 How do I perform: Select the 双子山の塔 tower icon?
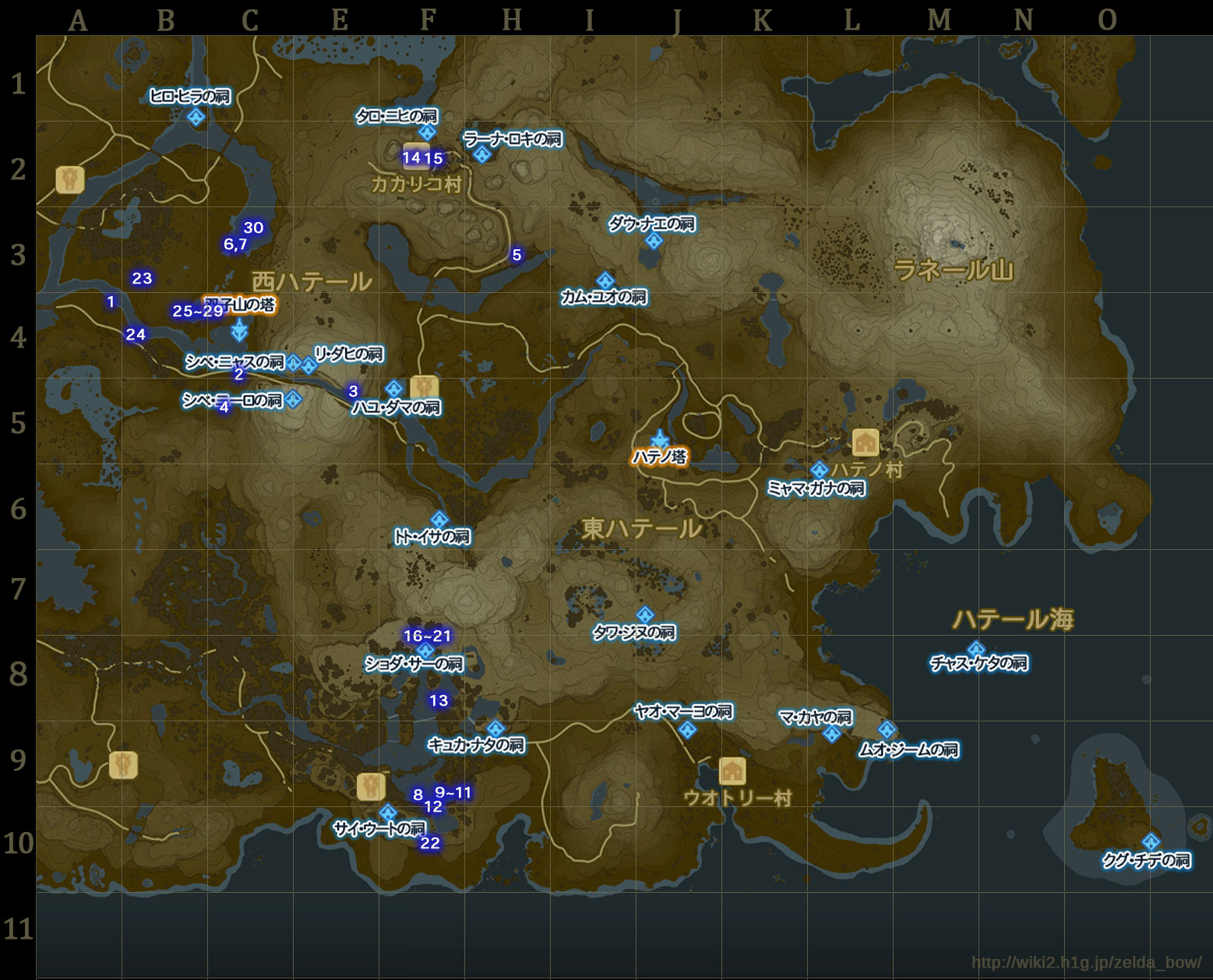coord(239,330)
